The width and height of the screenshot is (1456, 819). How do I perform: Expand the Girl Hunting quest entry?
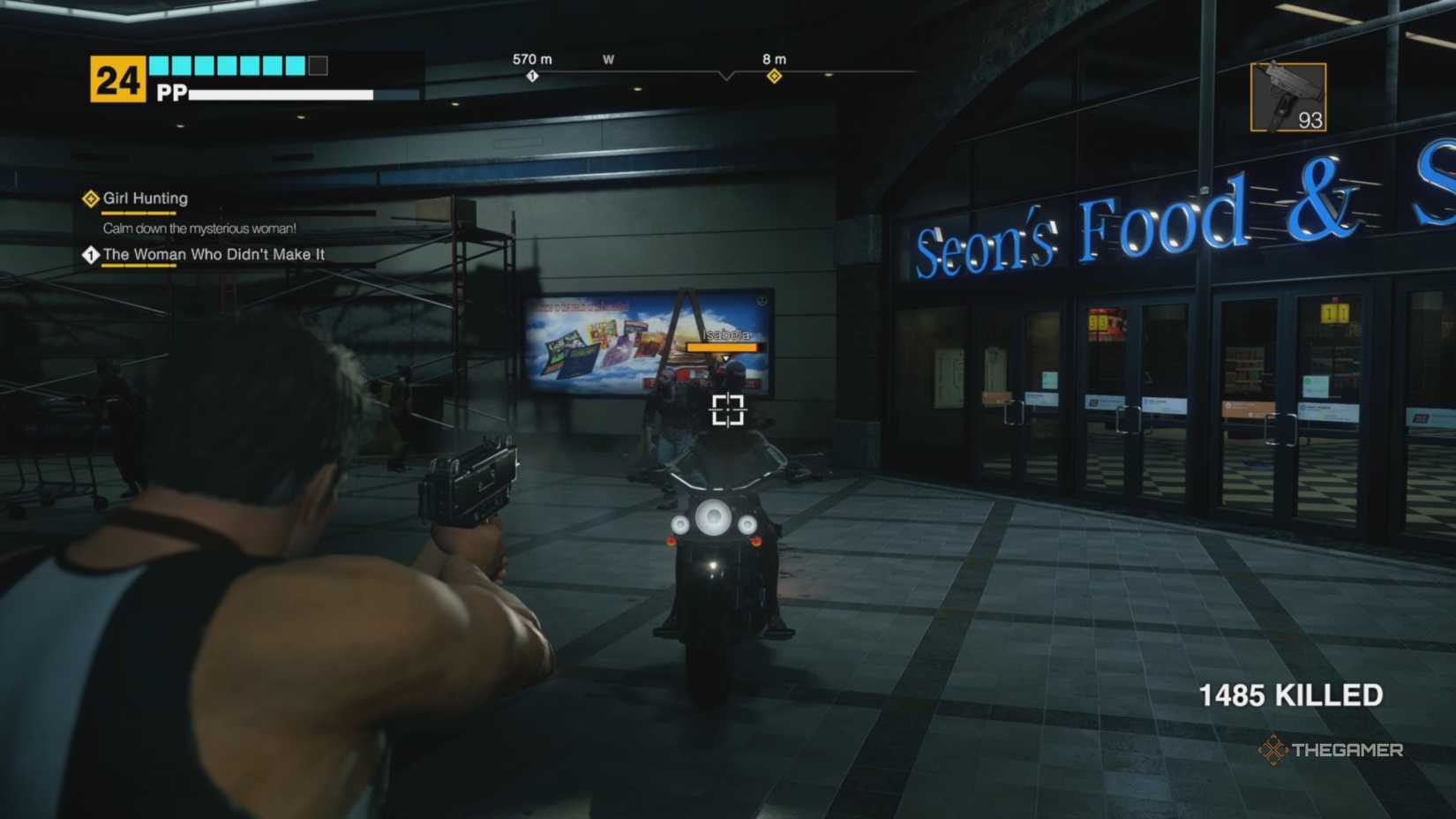pyautogui.click(x=144, y=199)
